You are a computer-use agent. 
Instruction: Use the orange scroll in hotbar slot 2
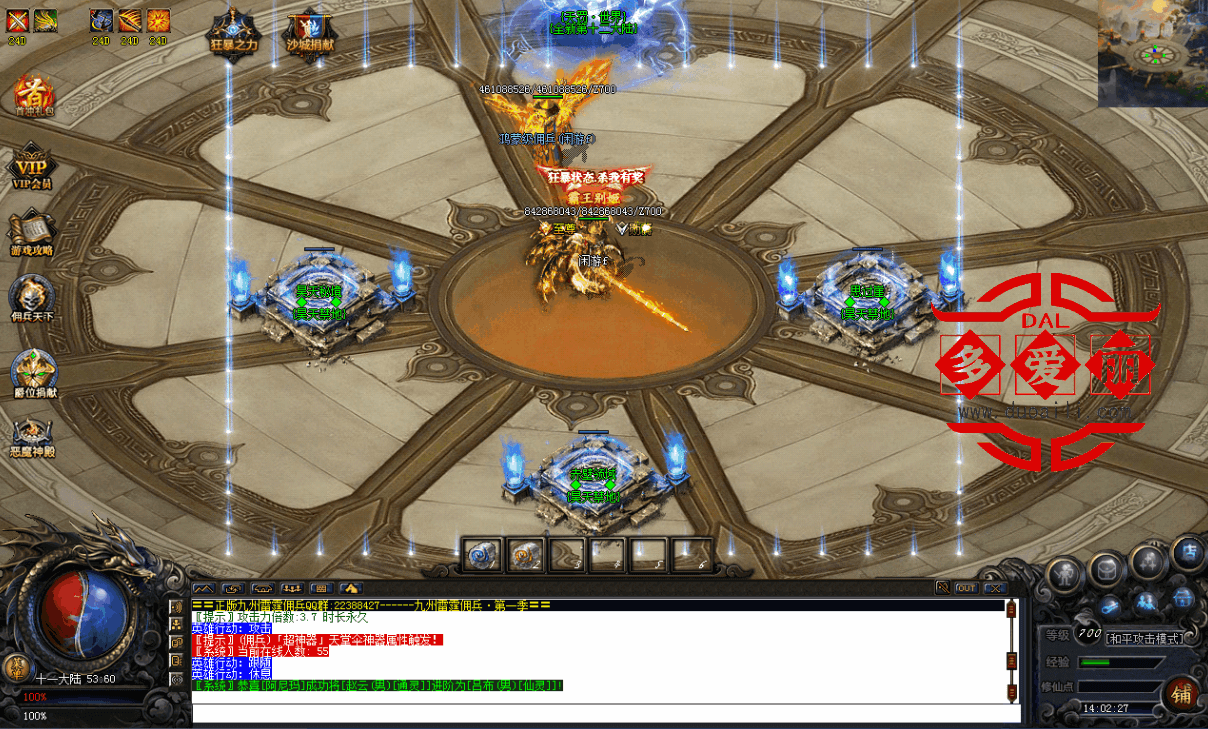point(525,554)
